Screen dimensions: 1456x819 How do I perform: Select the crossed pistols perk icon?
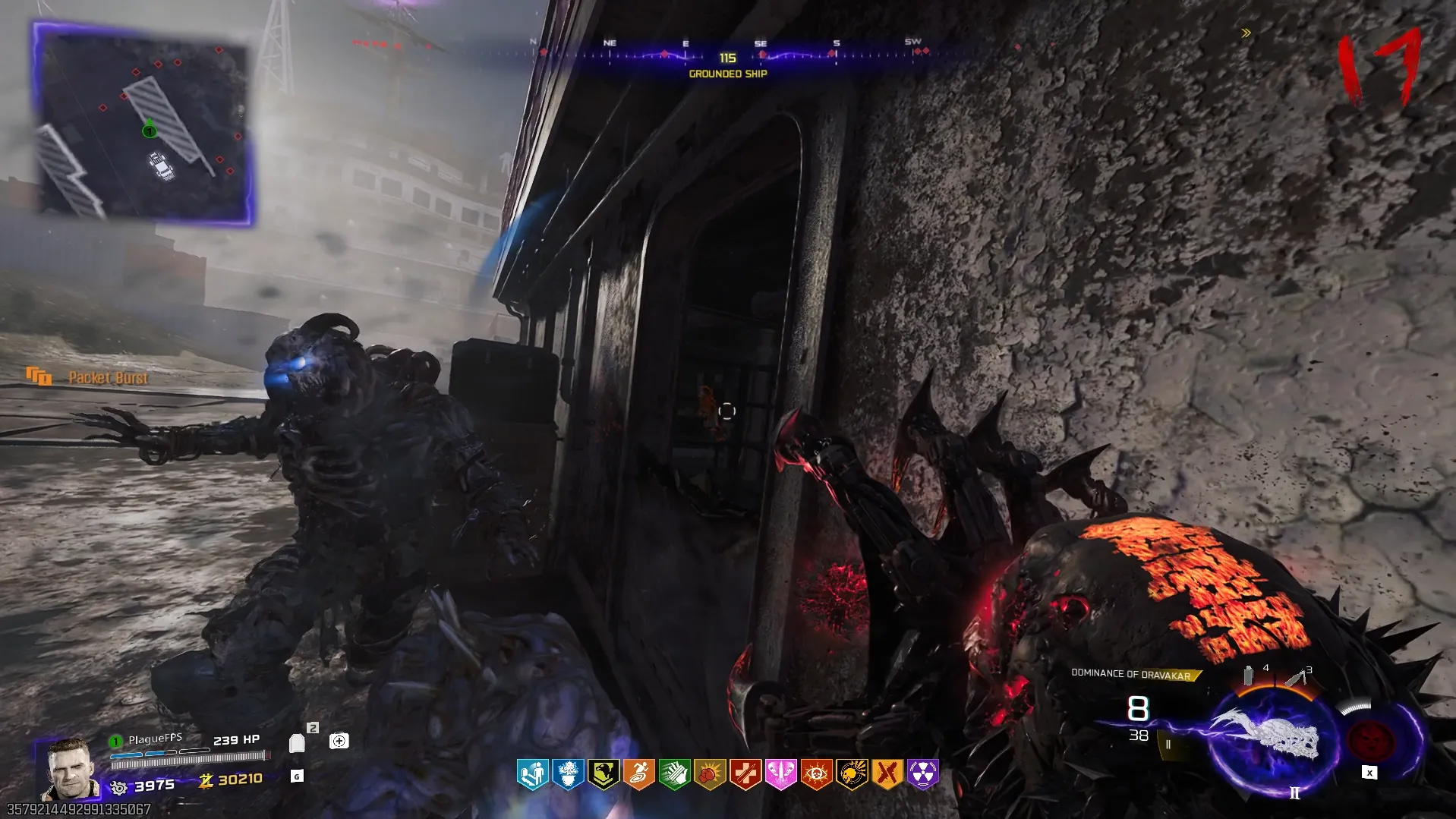click(887, 774)
